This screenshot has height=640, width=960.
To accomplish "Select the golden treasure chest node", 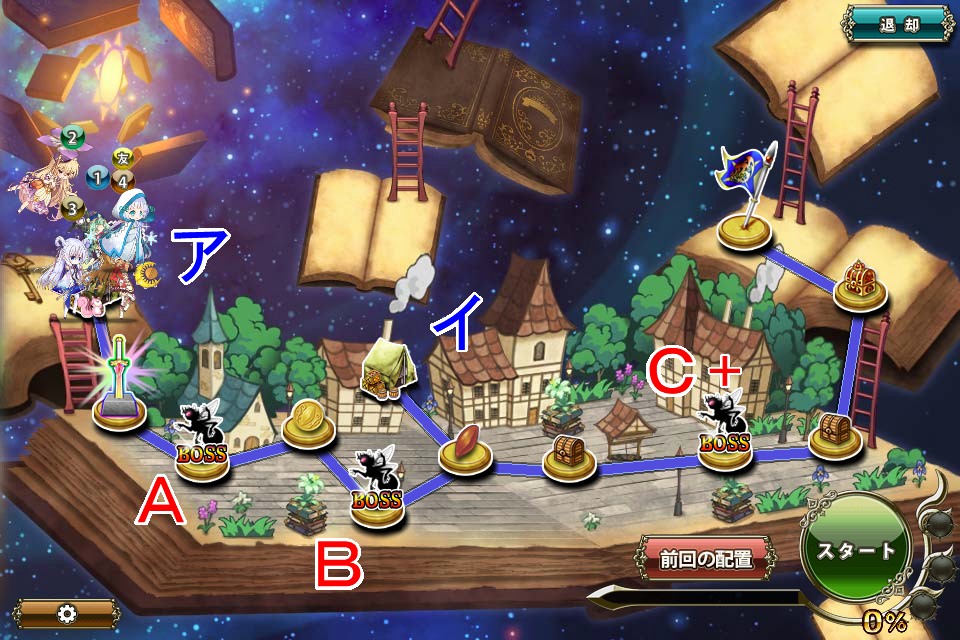I will point(860,281).
